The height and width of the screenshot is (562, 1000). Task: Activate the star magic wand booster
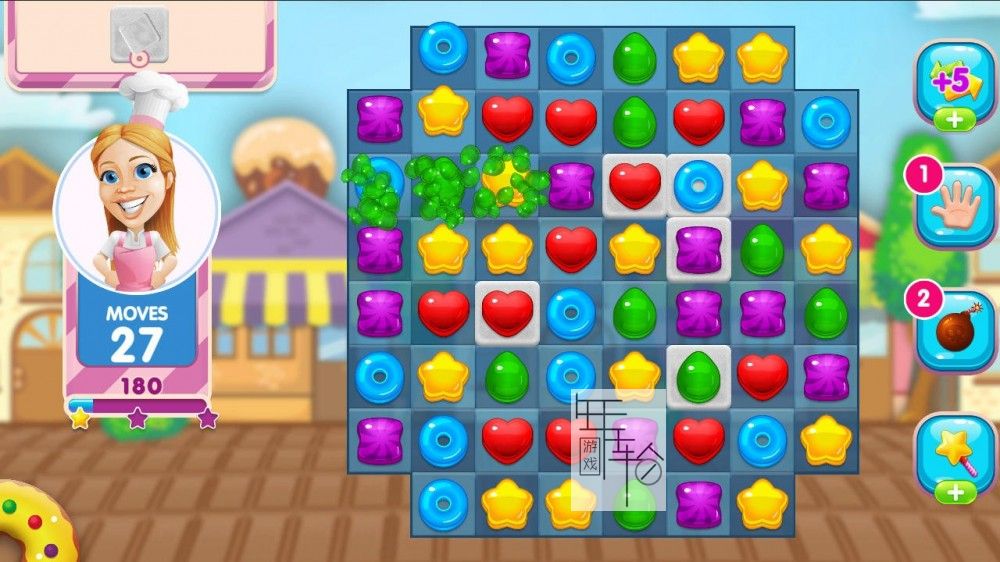click(955, 455)
